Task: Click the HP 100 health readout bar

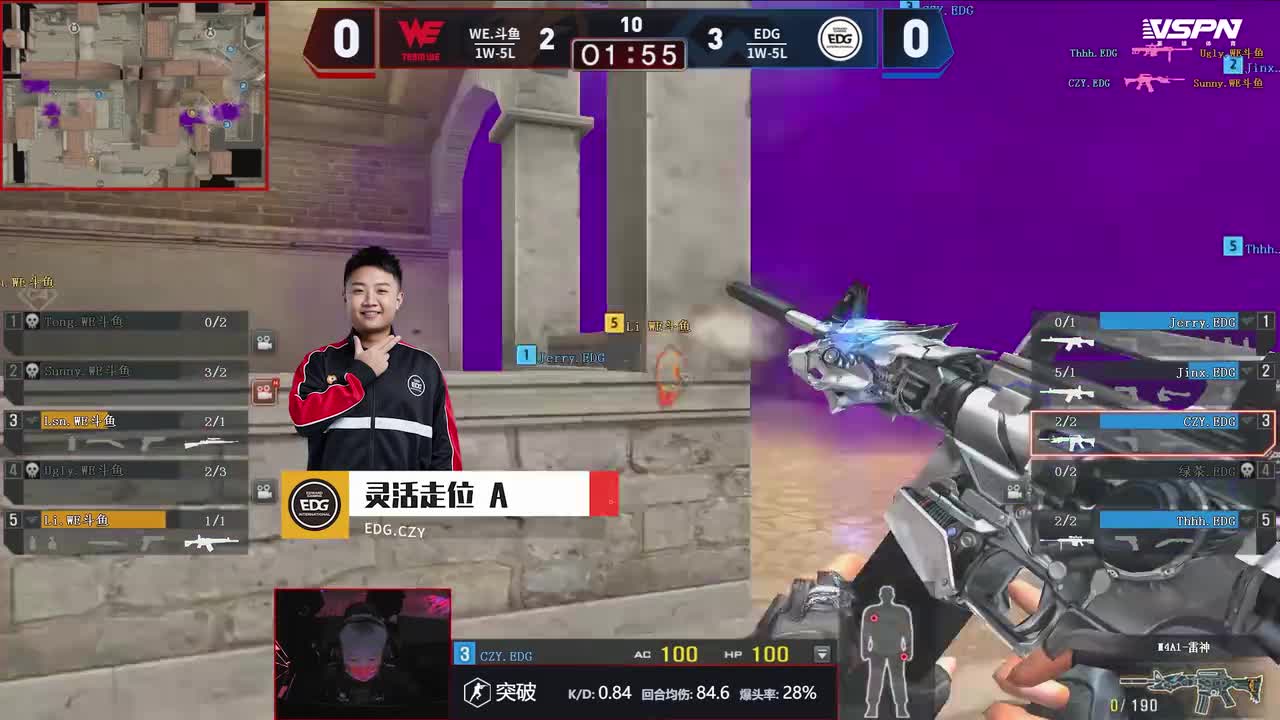Action: tap(770, 655)
